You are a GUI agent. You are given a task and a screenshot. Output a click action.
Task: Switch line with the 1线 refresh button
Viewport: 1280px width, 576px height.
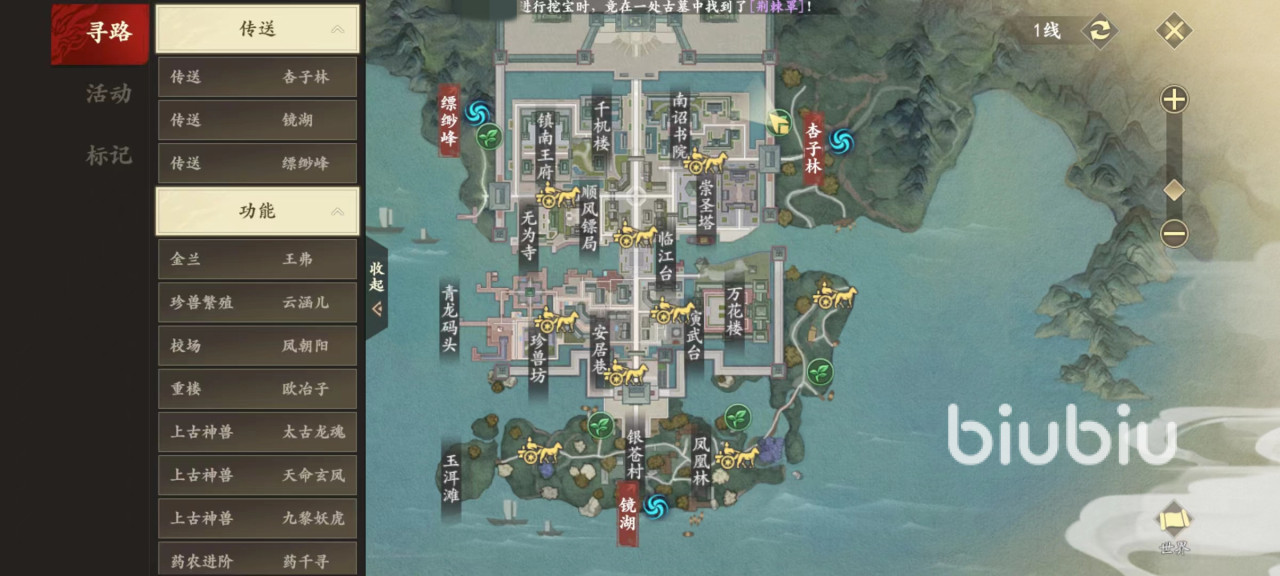click(1098, 30)
